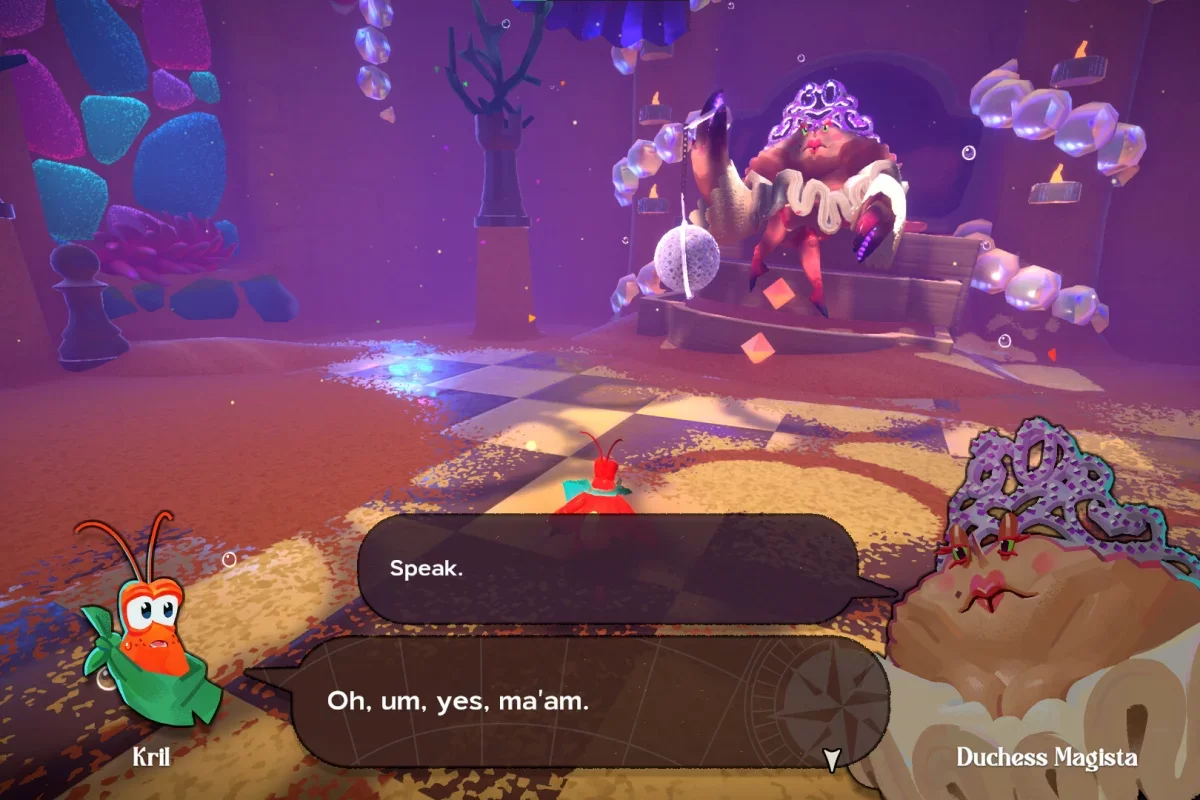
Task: Advance dialogue with the white arrow indicator
Action: coord(830,760)
